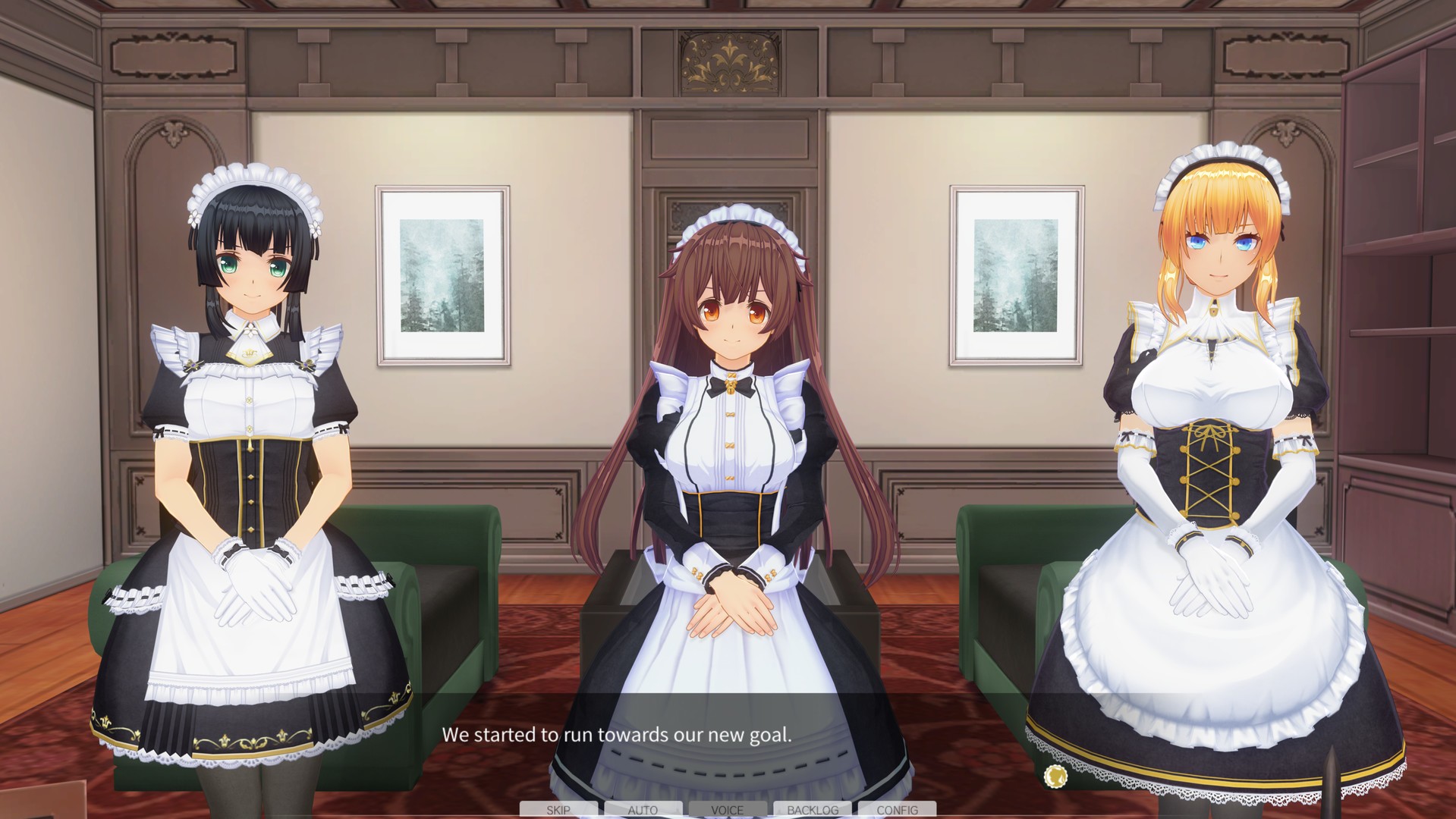The image size is (1456, 819).
Task: Enable AUTO mode for automatic text advance
Action: [x=643, y=810]
